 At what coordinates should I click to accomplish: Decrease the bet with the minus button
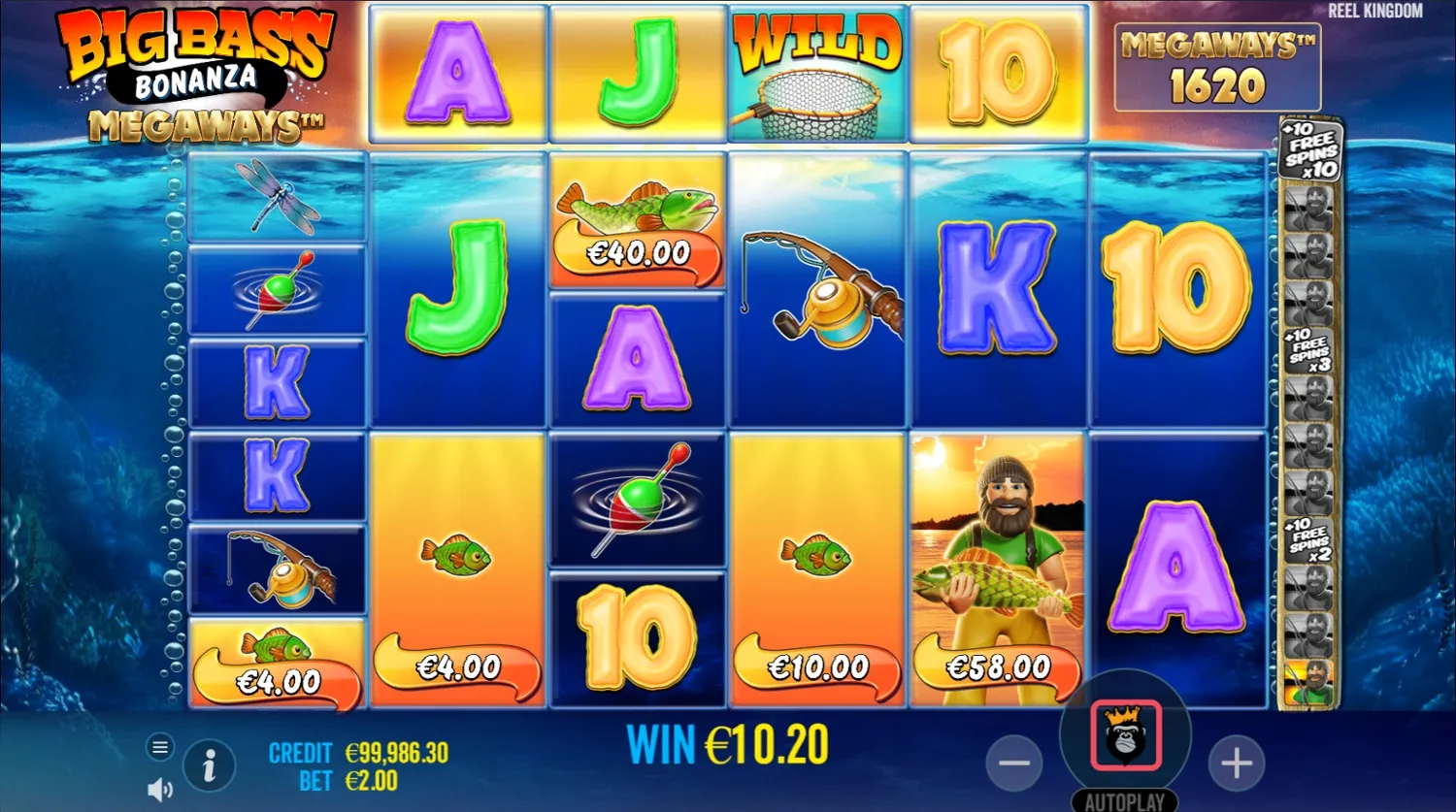(x=1015, y=764)
